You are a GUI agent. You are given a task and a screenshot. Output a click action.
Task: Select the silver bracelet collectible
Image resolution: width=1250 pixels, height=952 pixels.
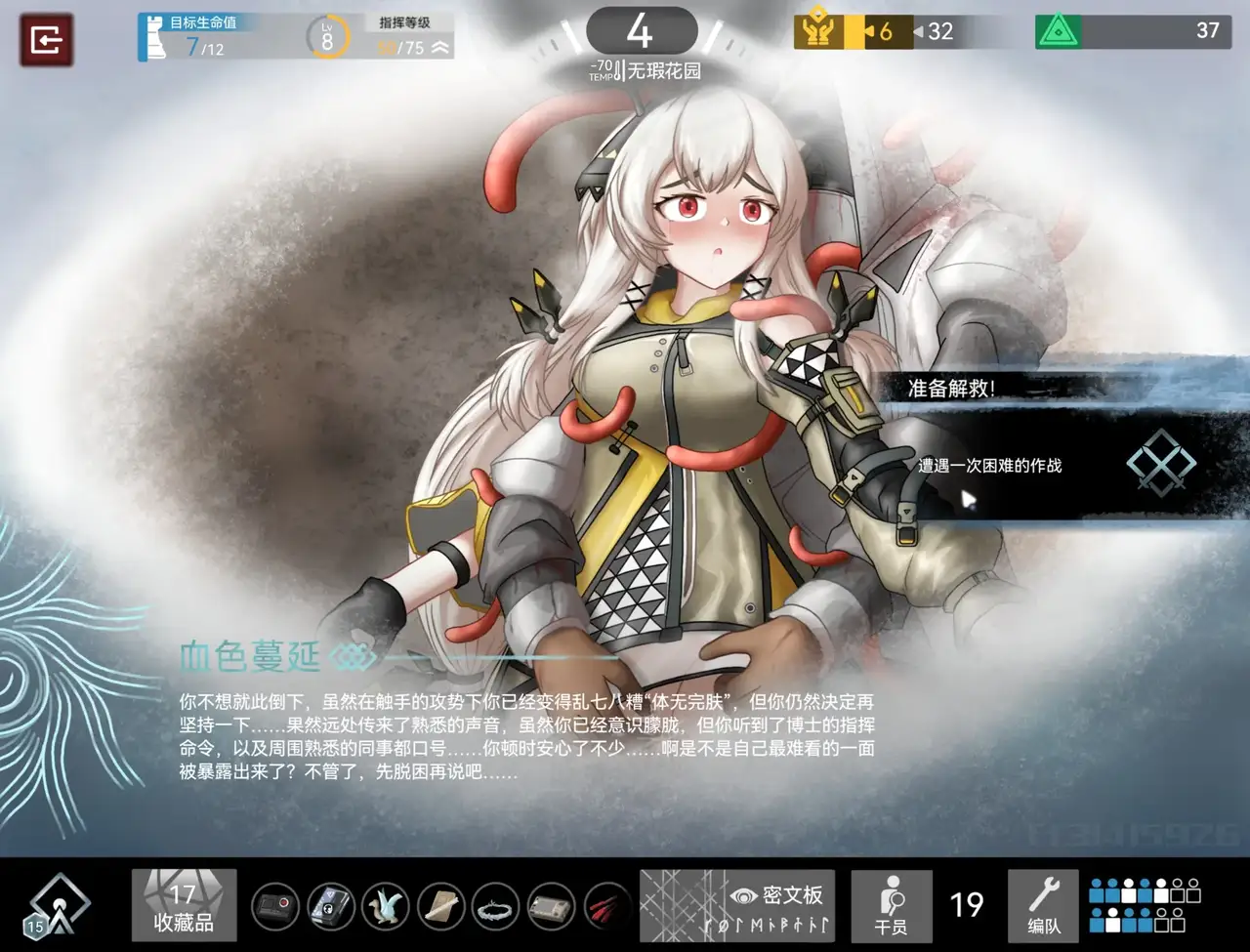point(496,907)
